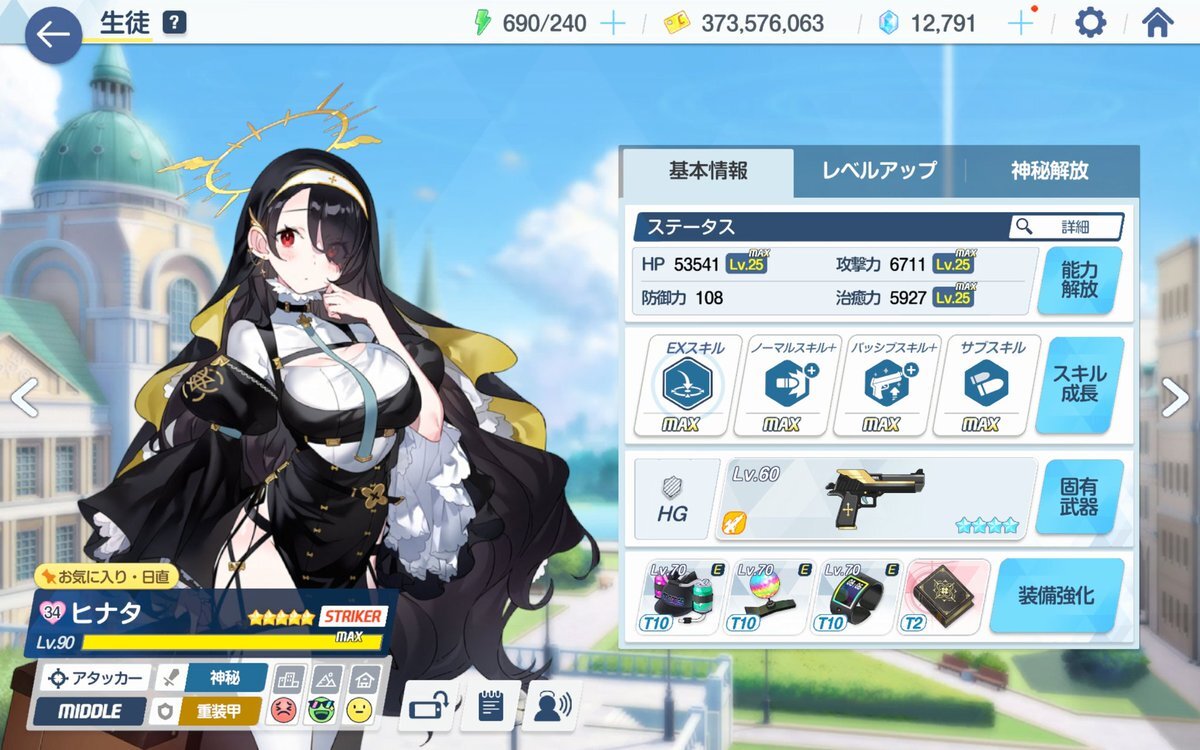Viewport: 1200px width, 750px height.
Task: Open the student's notes profile
Action: pyautogui.click(x=490, y=706)
